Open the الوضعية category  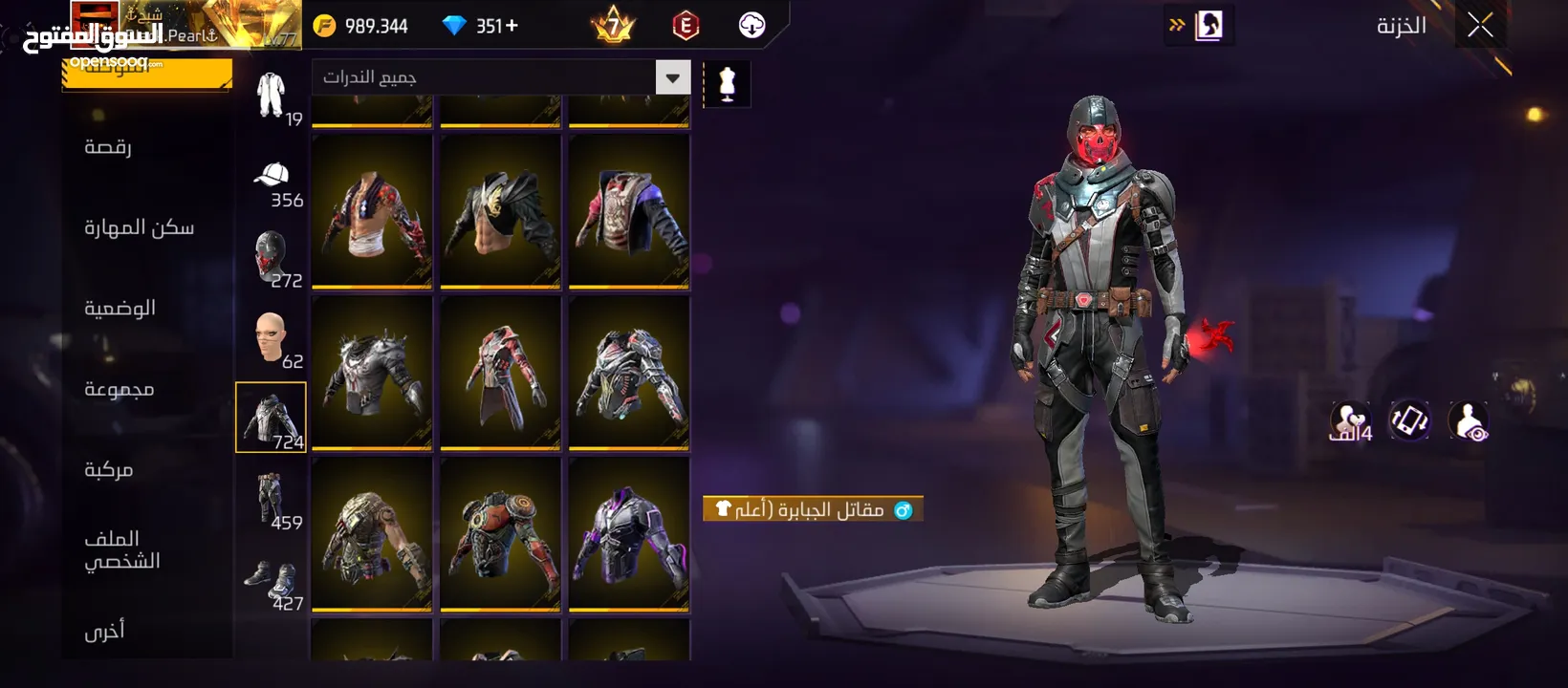(x=120, y=308)
